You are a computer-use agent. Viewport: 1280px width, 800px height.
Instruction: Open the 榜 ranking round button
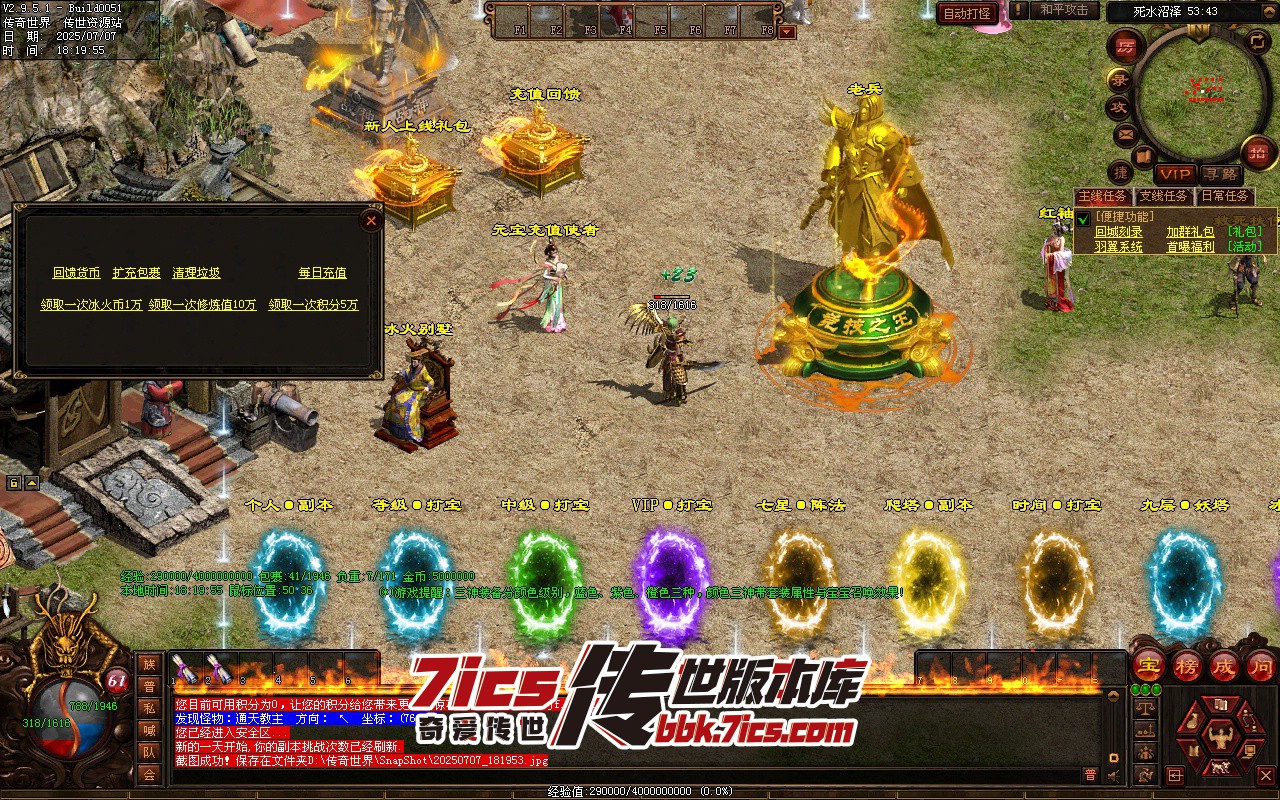(x=1187, y=665)
